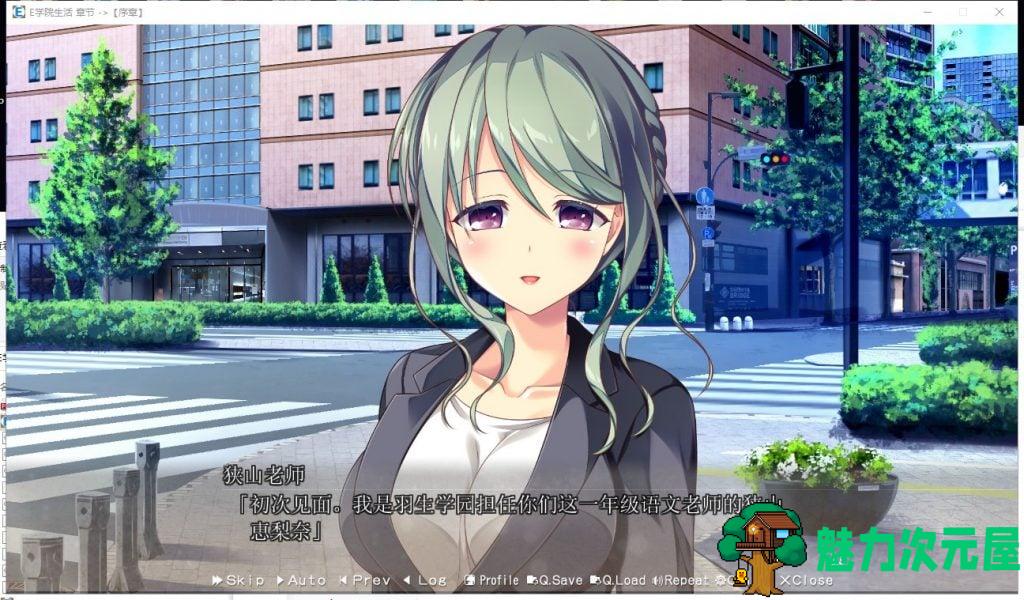Hide the text box with Close
Viewport: 1024px width, 600px height.
806,580
